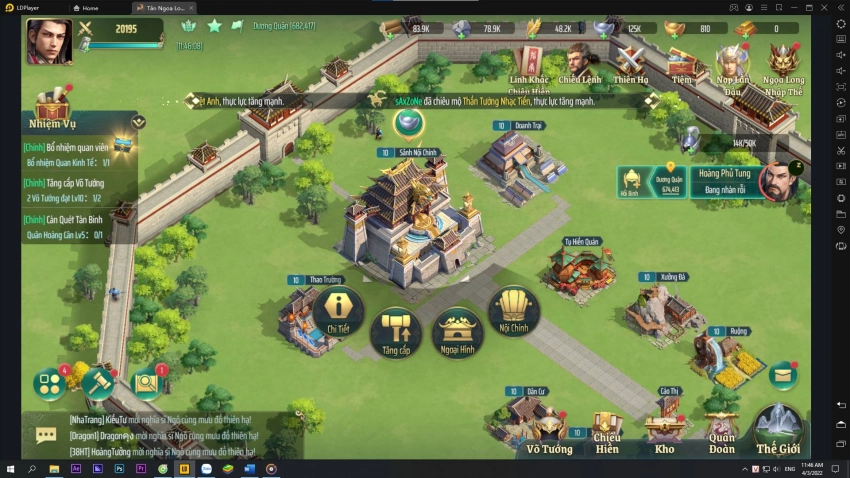850x478 pixels.
Task: Open the mail envelope icon
Action: pyautogui.click(x=783, y=375)
